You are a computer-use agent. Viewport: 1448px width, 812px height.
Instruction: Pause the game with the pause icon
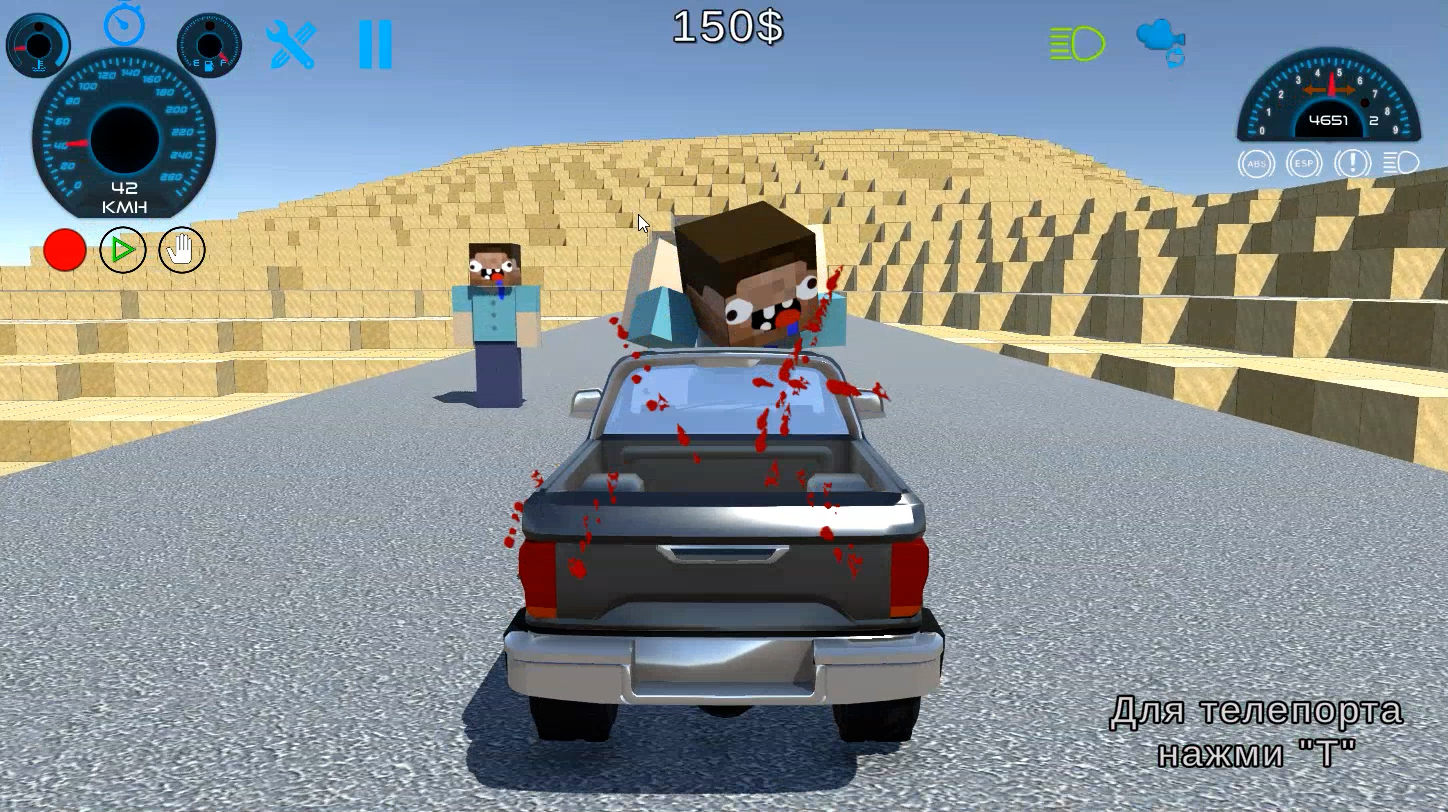tap(375, 42)
